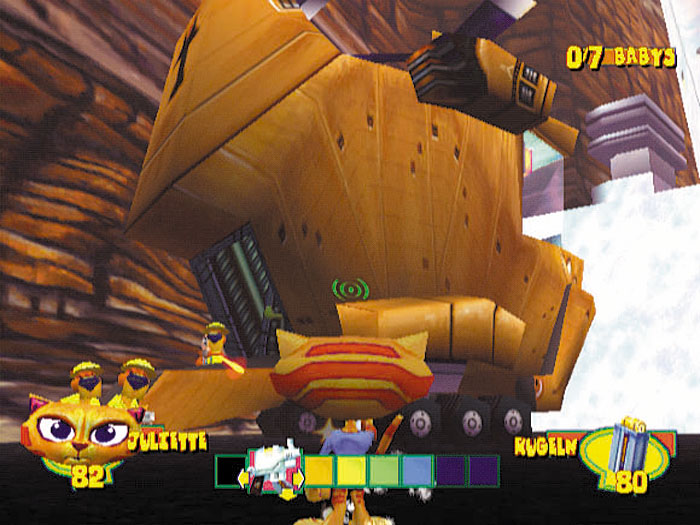700x525 pixels.
Task: Select the black slot in weapon bar
Action: [231, 470]
